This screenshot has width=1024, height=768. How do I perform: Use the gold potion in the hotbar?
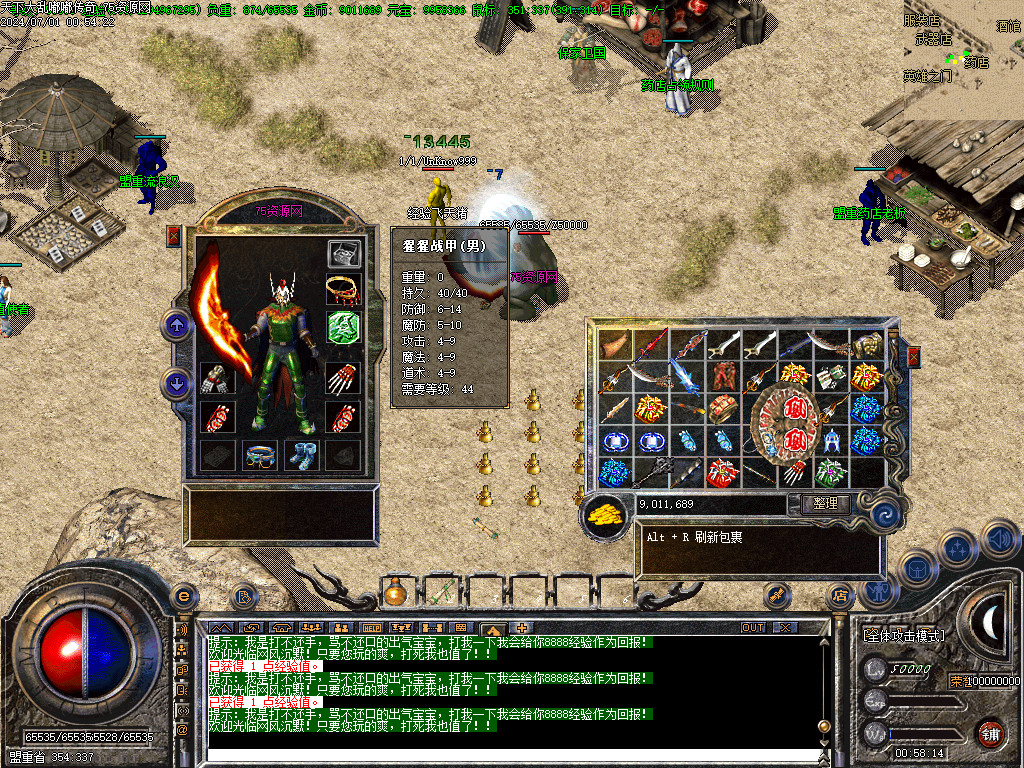(x=395, y=594)
